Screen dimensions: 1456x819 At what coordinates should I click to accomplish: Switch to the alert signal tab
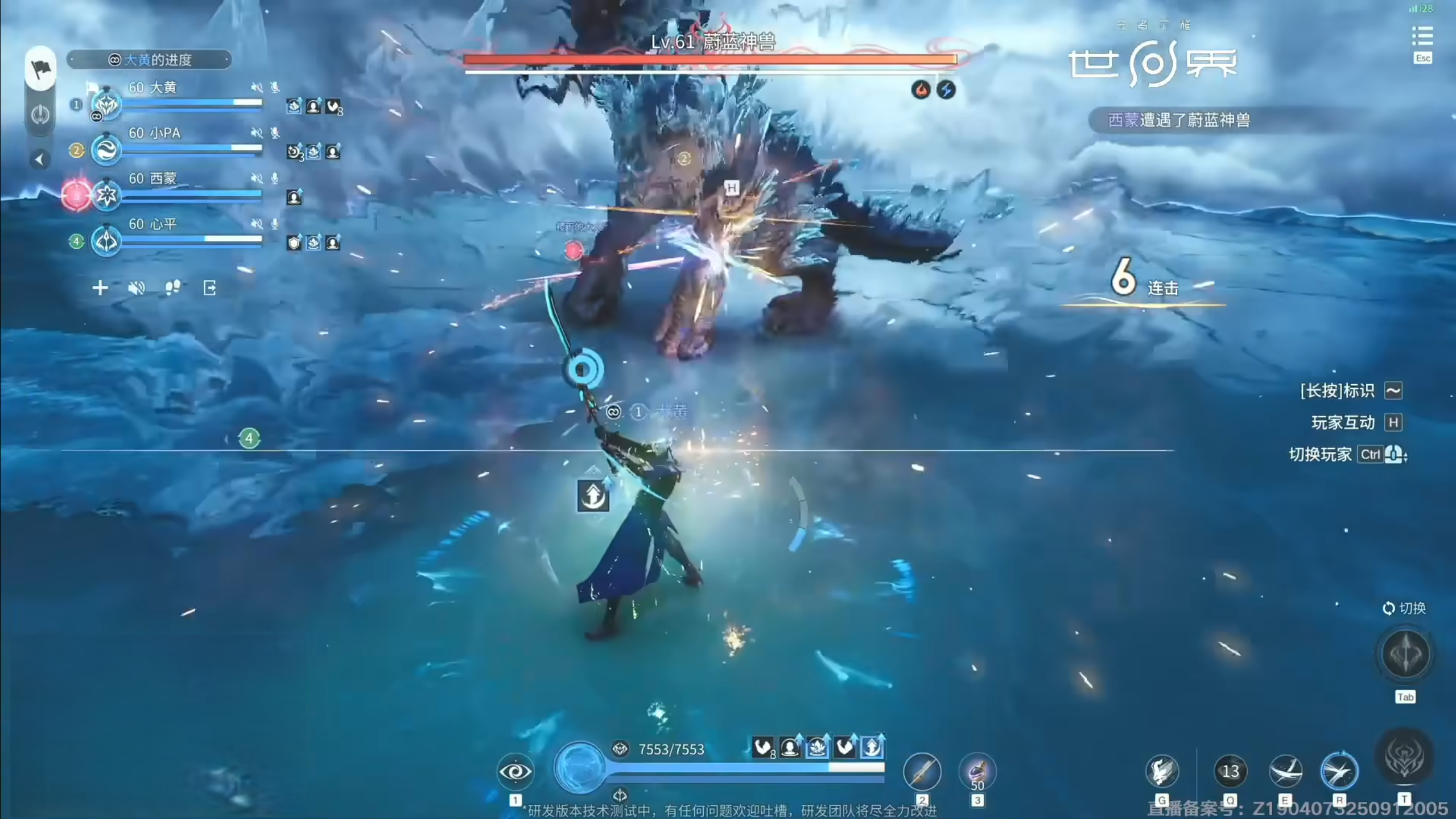[40, 115]
